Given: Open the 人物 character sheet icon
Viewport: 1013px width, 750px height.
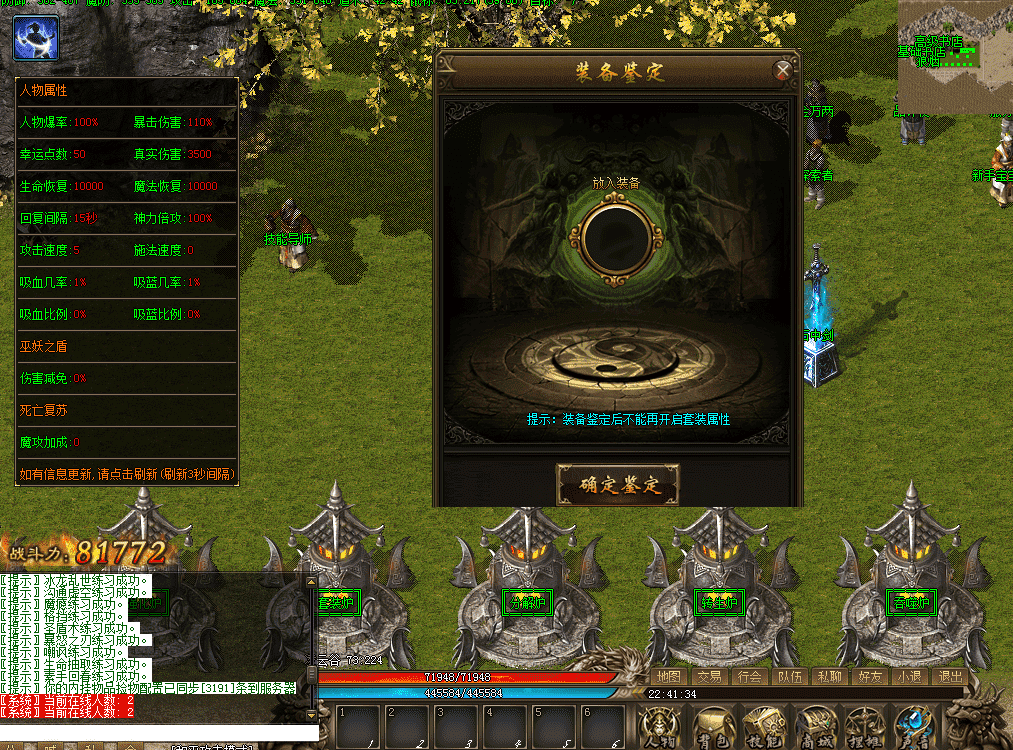Looking at the screenshot, I should 660,725.
